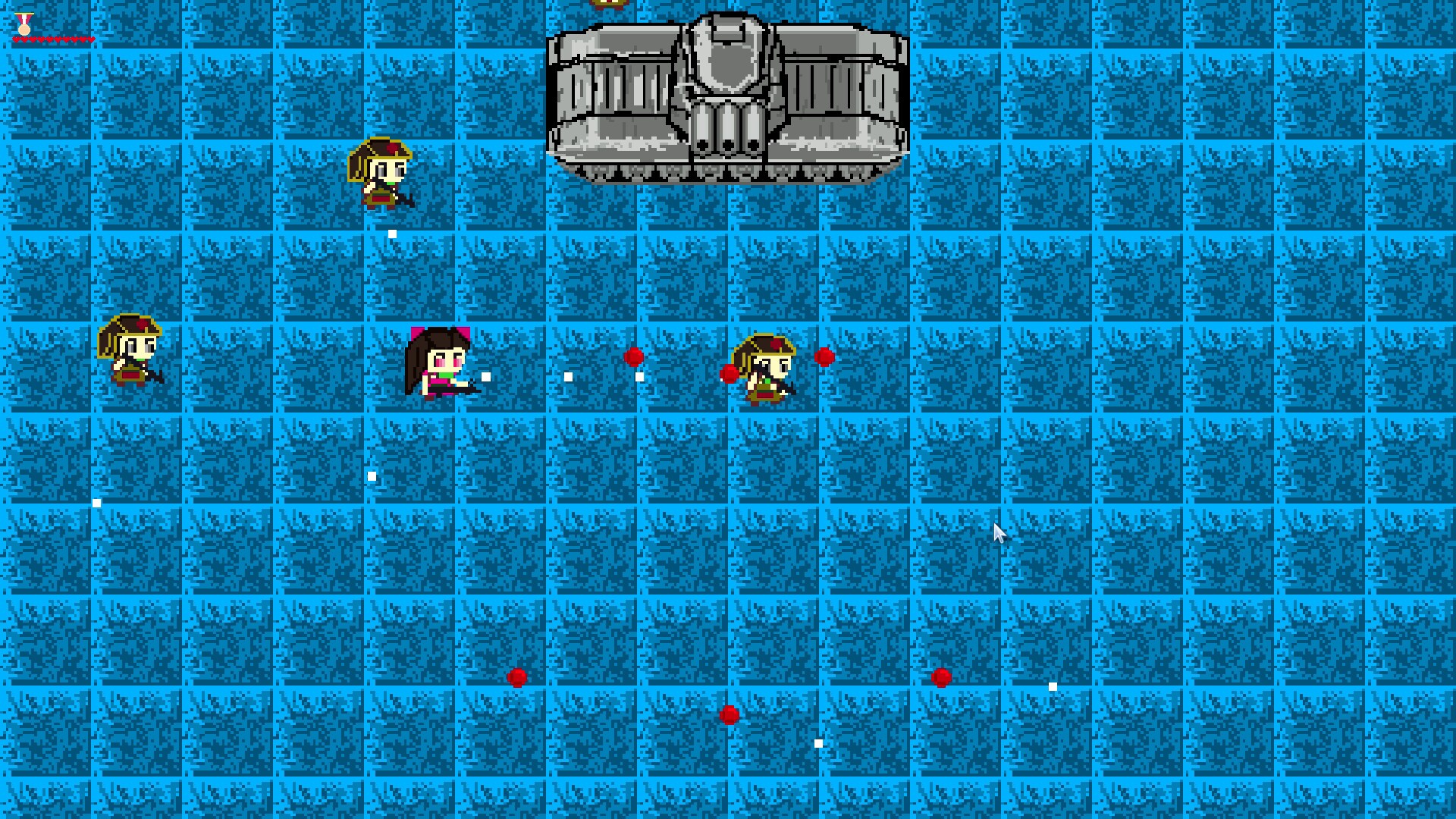Viewport: 1456px width, 819px height.
Task: Click the white bullet left of the player
Action: point(372,475)
